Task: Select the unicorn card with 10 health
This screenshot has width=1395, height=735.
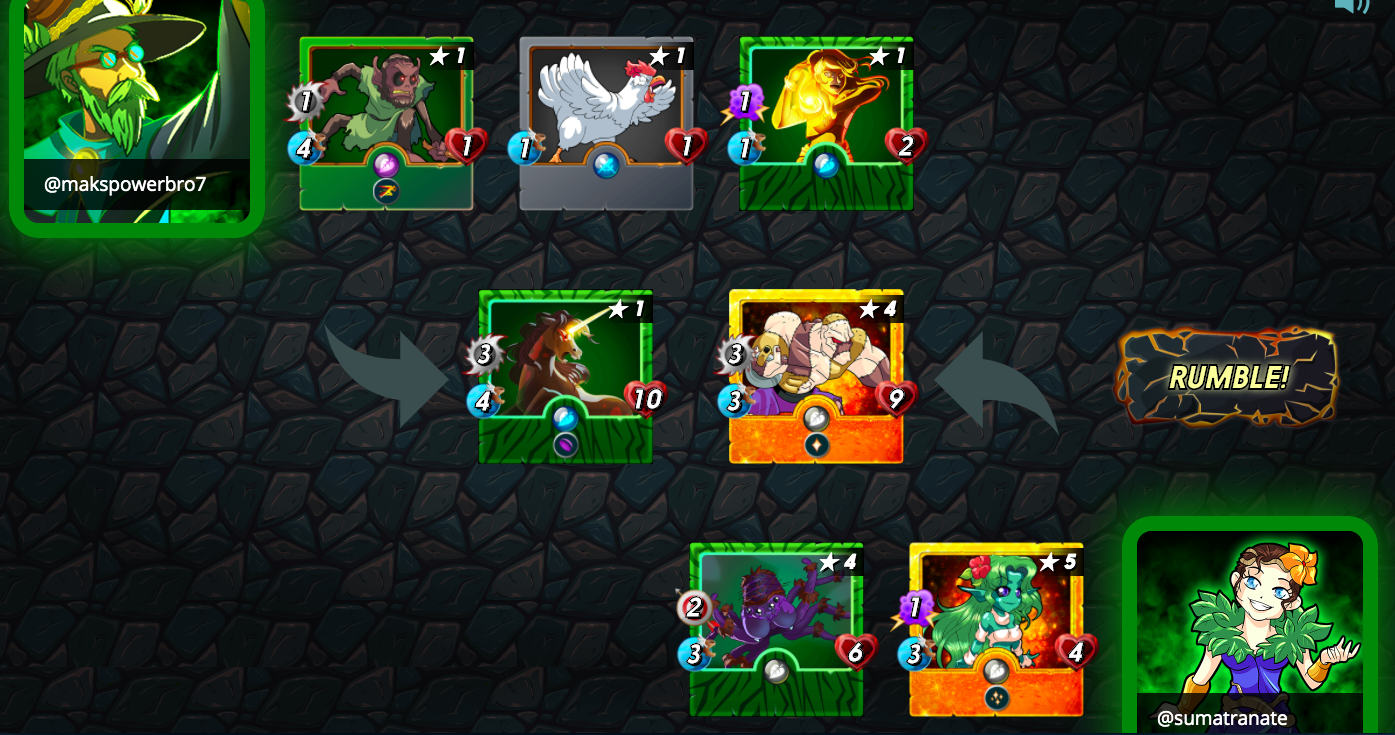Action: [x=565, y=376]
